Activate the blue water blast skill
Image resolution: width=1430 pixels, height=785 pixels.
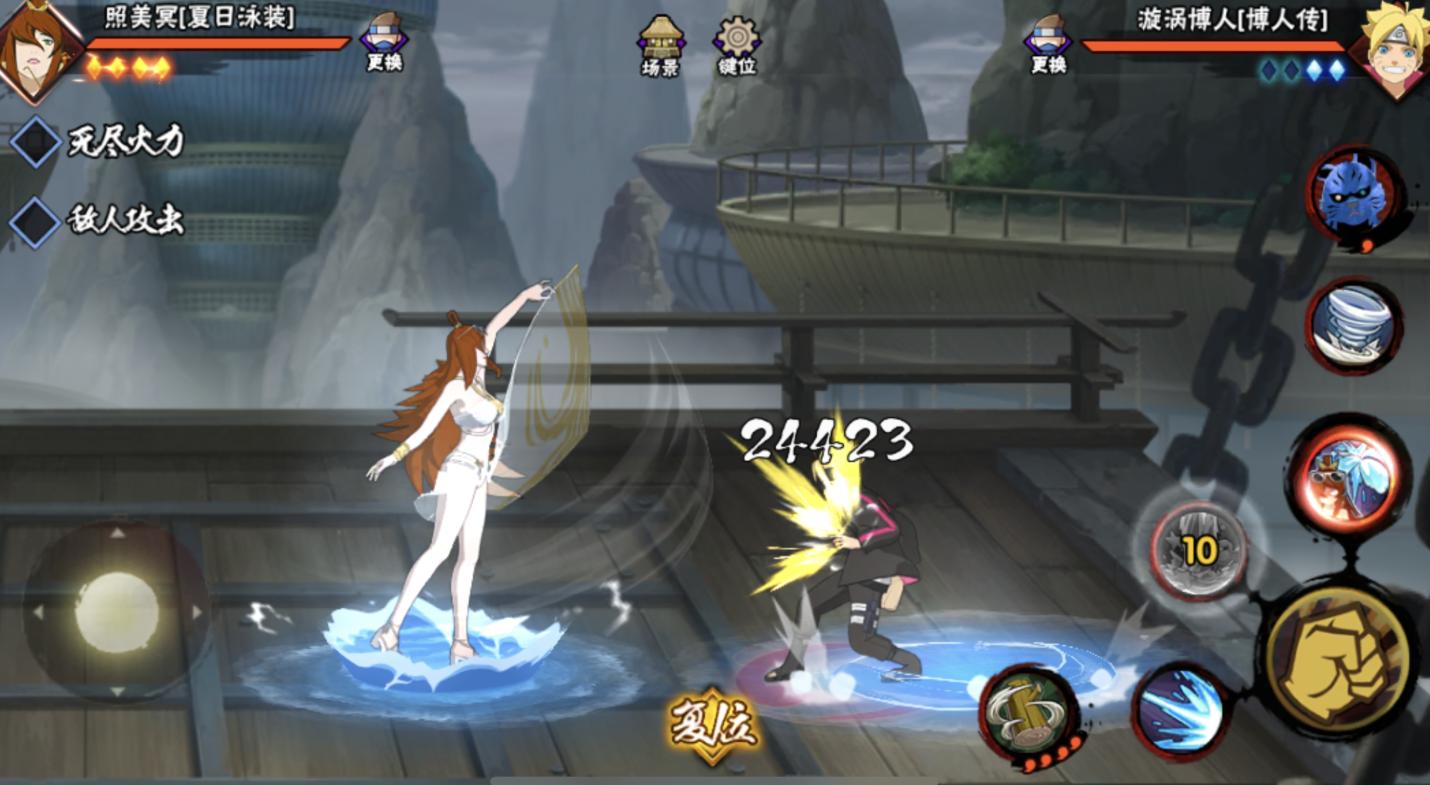click(x=1181, y=711)
